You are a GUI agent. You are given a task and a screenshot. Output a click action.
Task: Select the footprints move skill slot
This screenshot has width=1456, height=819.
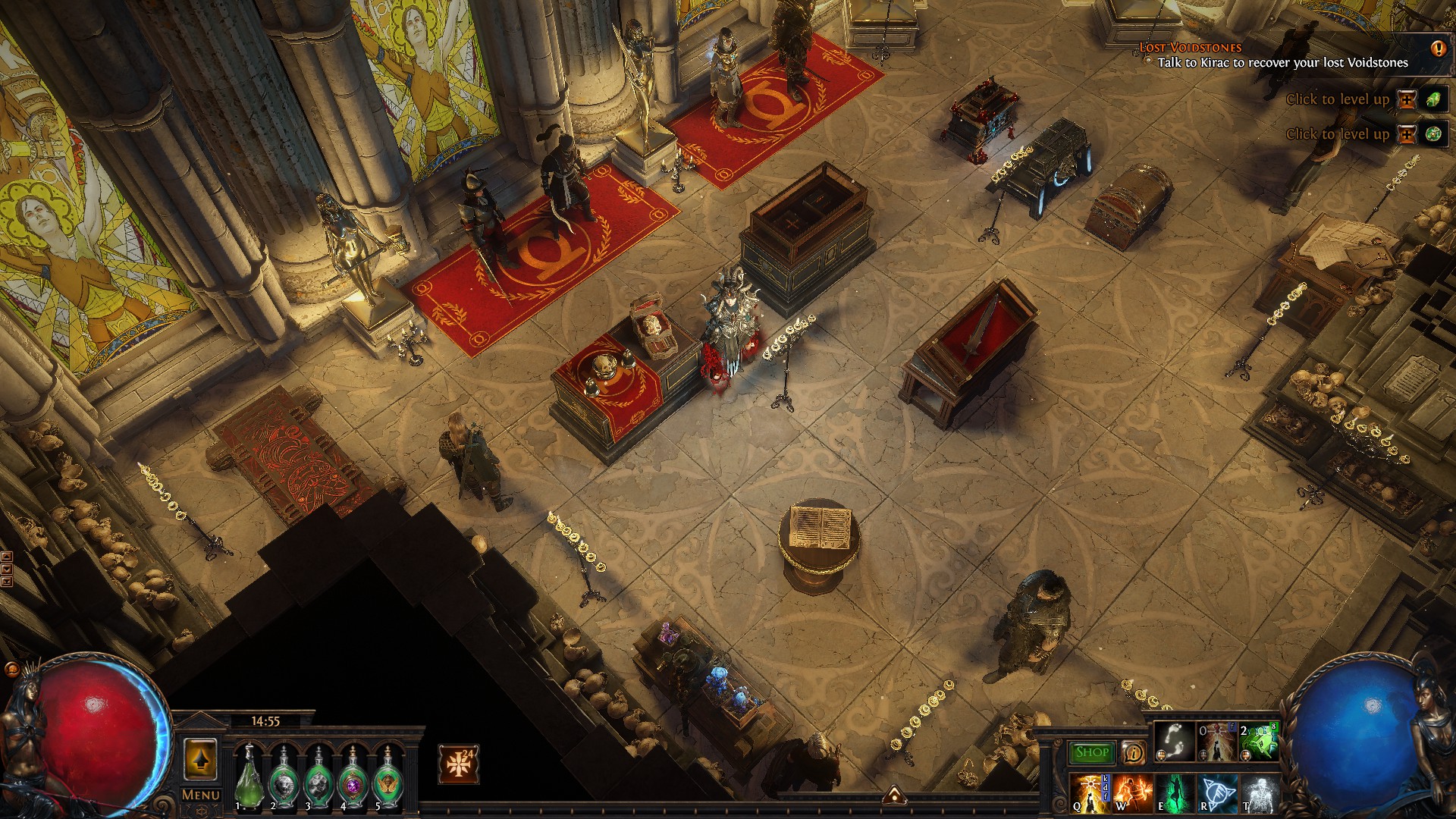click(x=1173, y=742)
